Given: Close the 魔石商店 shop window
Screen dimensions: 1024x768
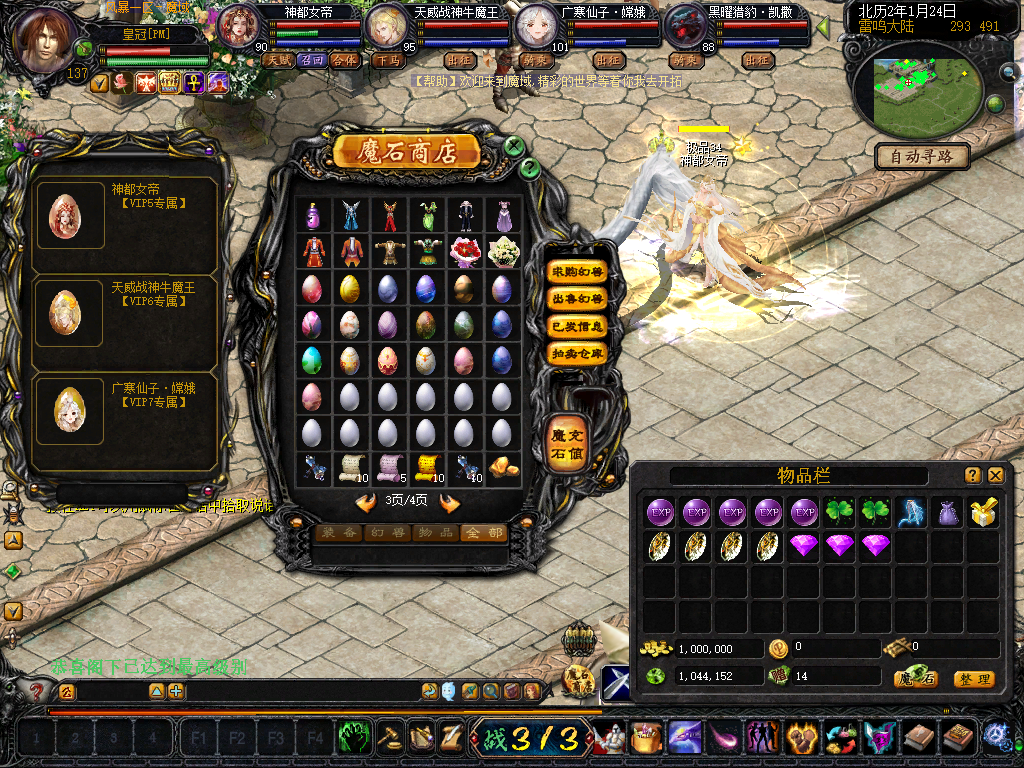Looking at the screenshot, I should pyautogui.click(x=514, y=146).
